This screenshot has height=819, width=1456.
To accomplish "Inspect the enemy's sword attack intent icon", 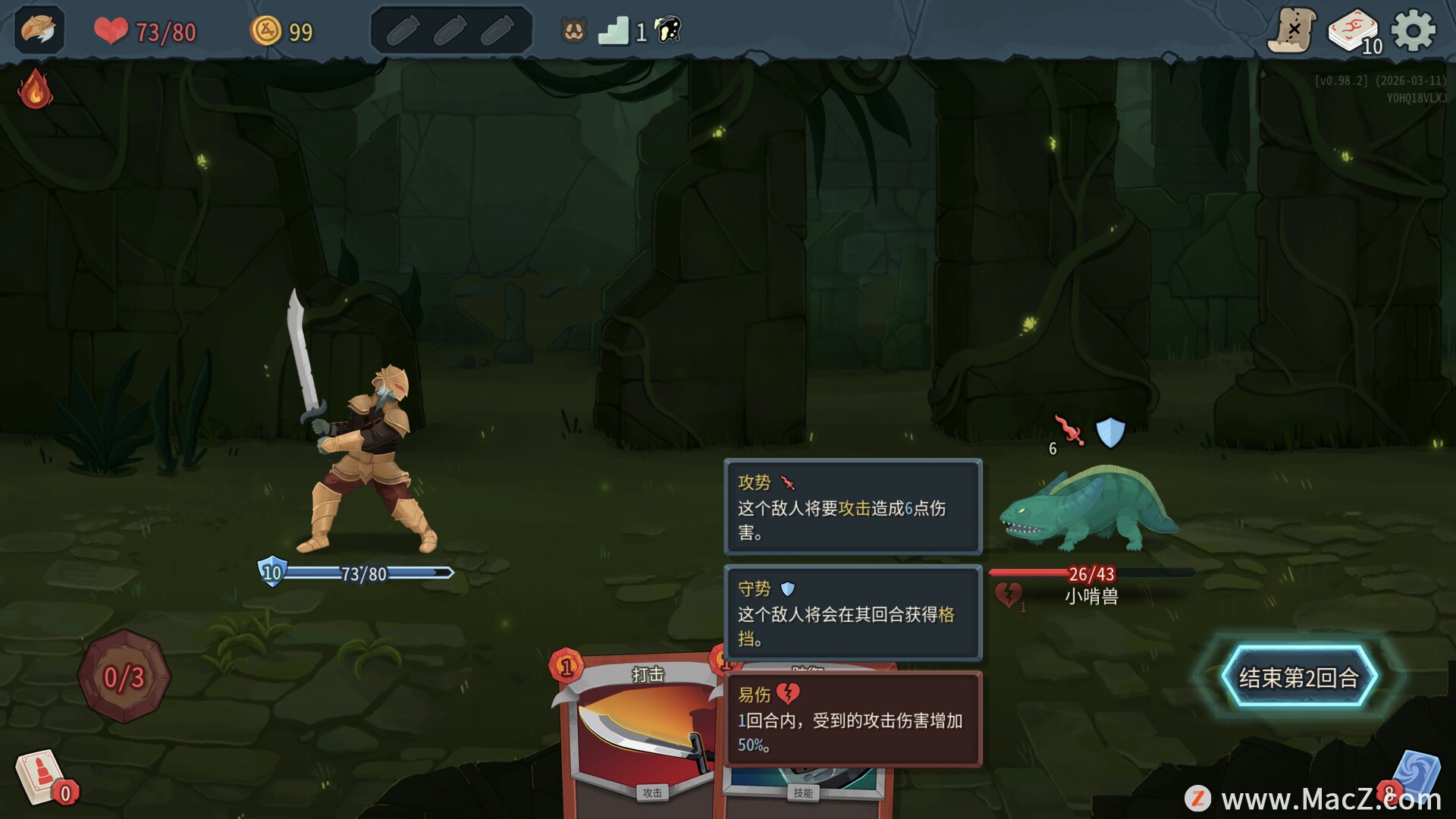I will pos(1068,431).
